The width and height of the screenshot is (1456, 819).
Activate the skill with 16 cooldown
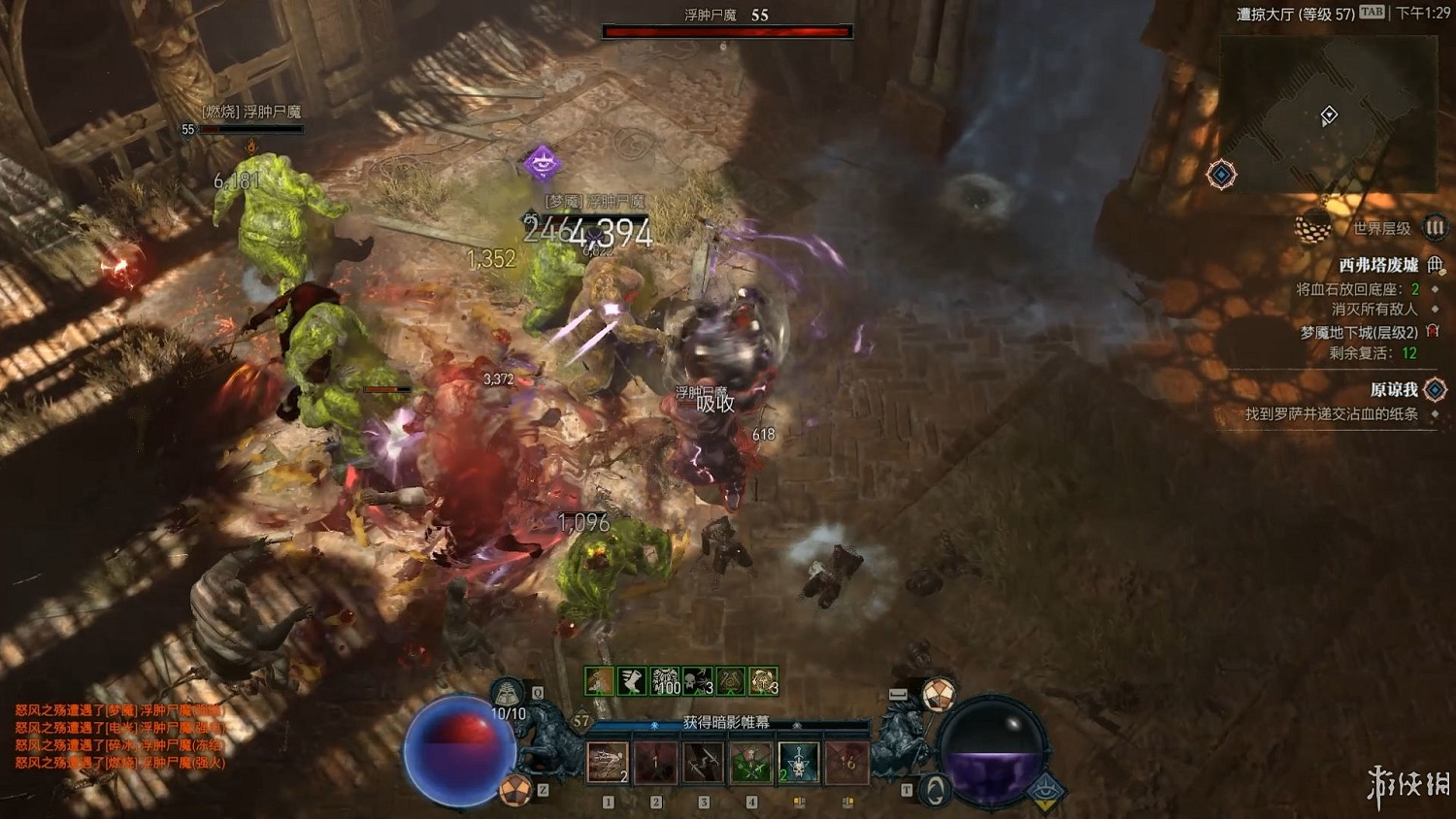tap(846, 764)
